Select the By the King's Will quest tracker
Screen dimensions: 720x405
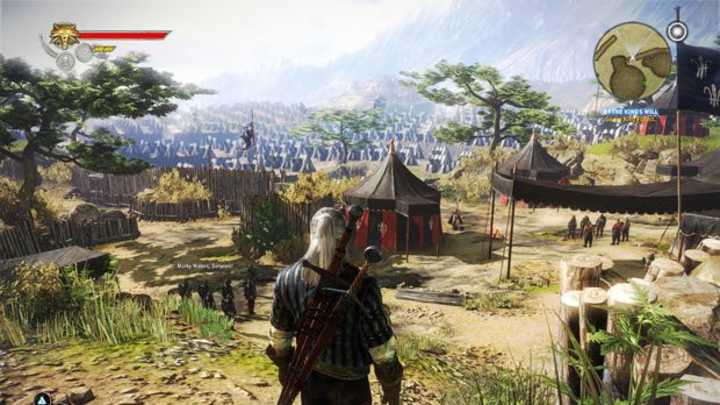click(629, 109)
